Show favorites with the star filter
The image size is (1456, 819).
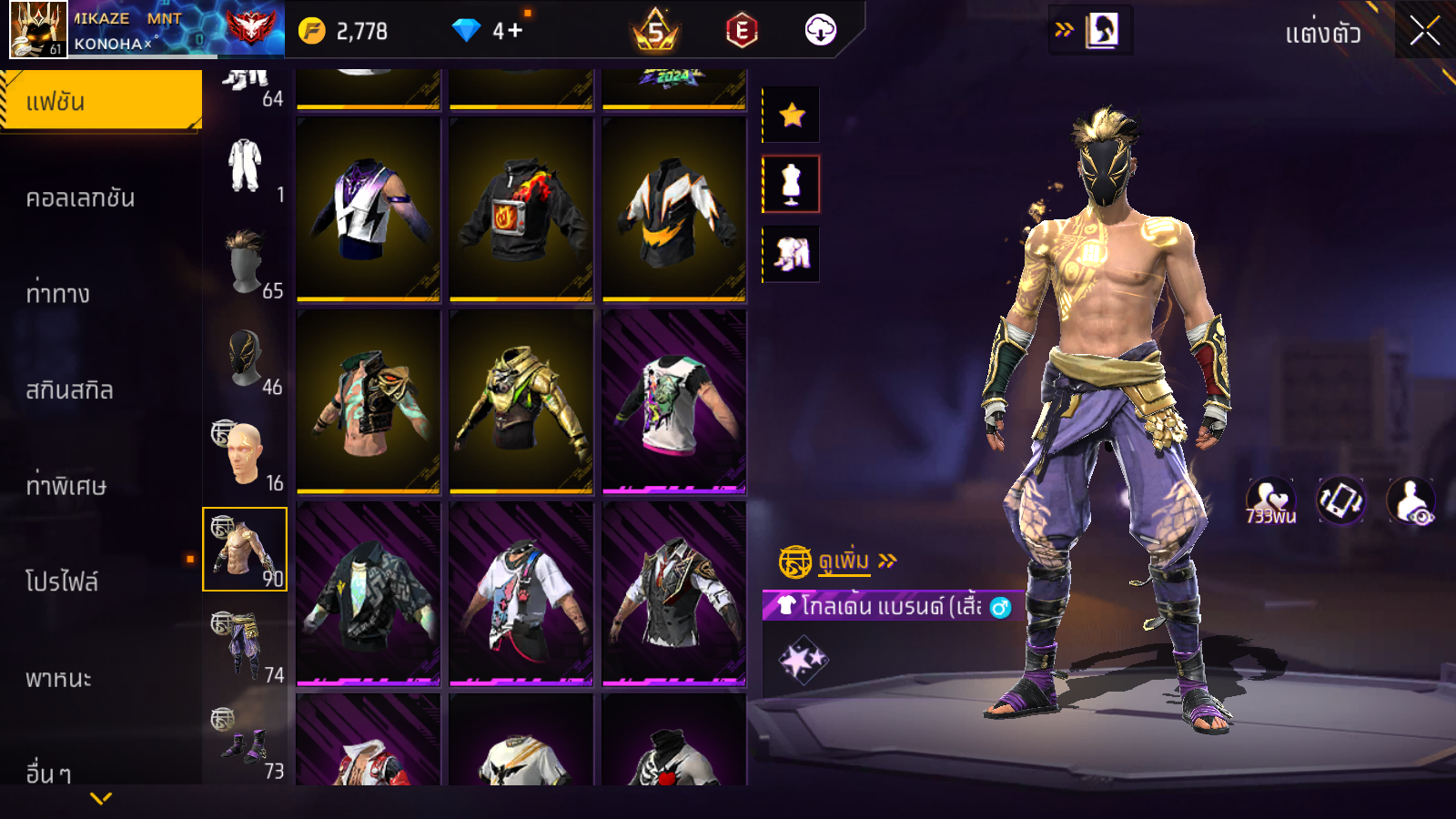[x=792, y=115]
